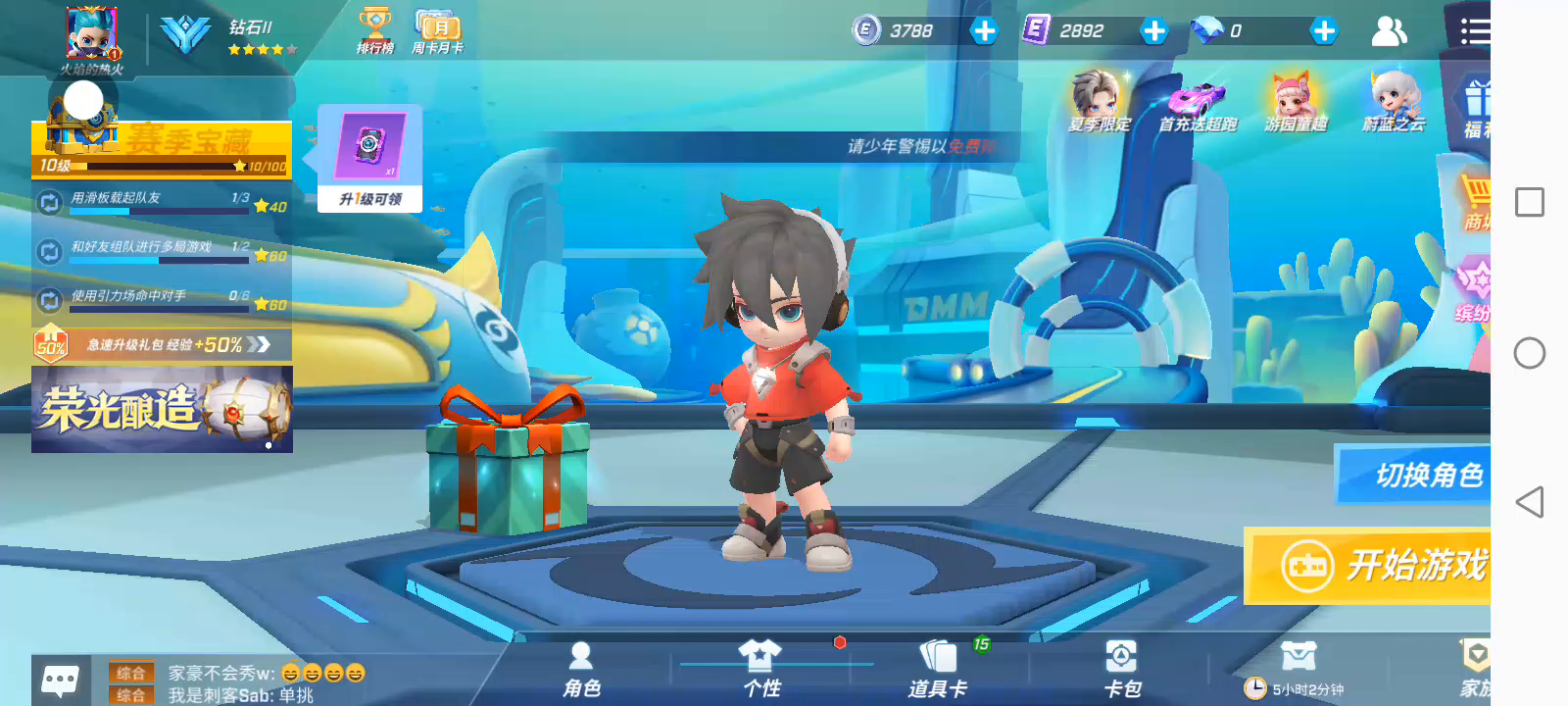Open the friends list icon
The height and width of the screenshot is (706, 1568).
point(1389,31)
